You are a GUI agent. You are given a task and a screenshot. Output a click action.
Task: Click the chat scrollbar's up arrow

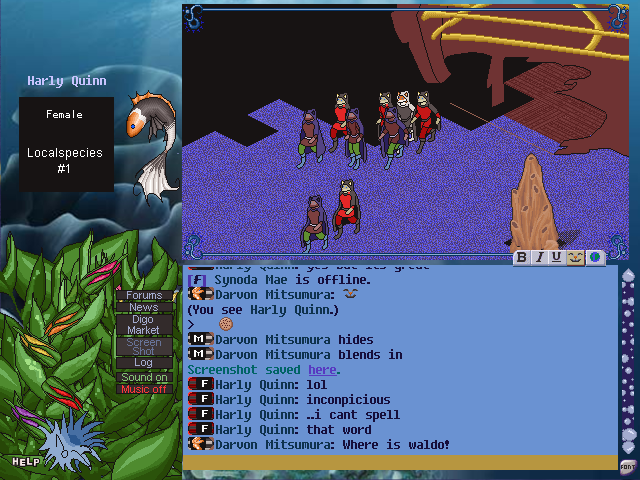pyautogui.click(x=627, y=274)
